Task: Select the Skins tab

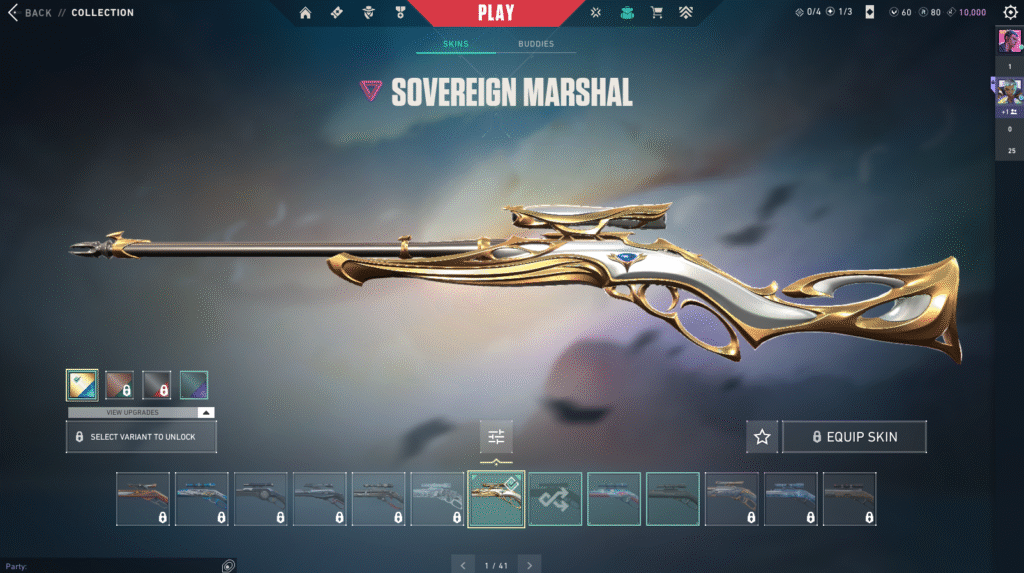Action: 455,45
